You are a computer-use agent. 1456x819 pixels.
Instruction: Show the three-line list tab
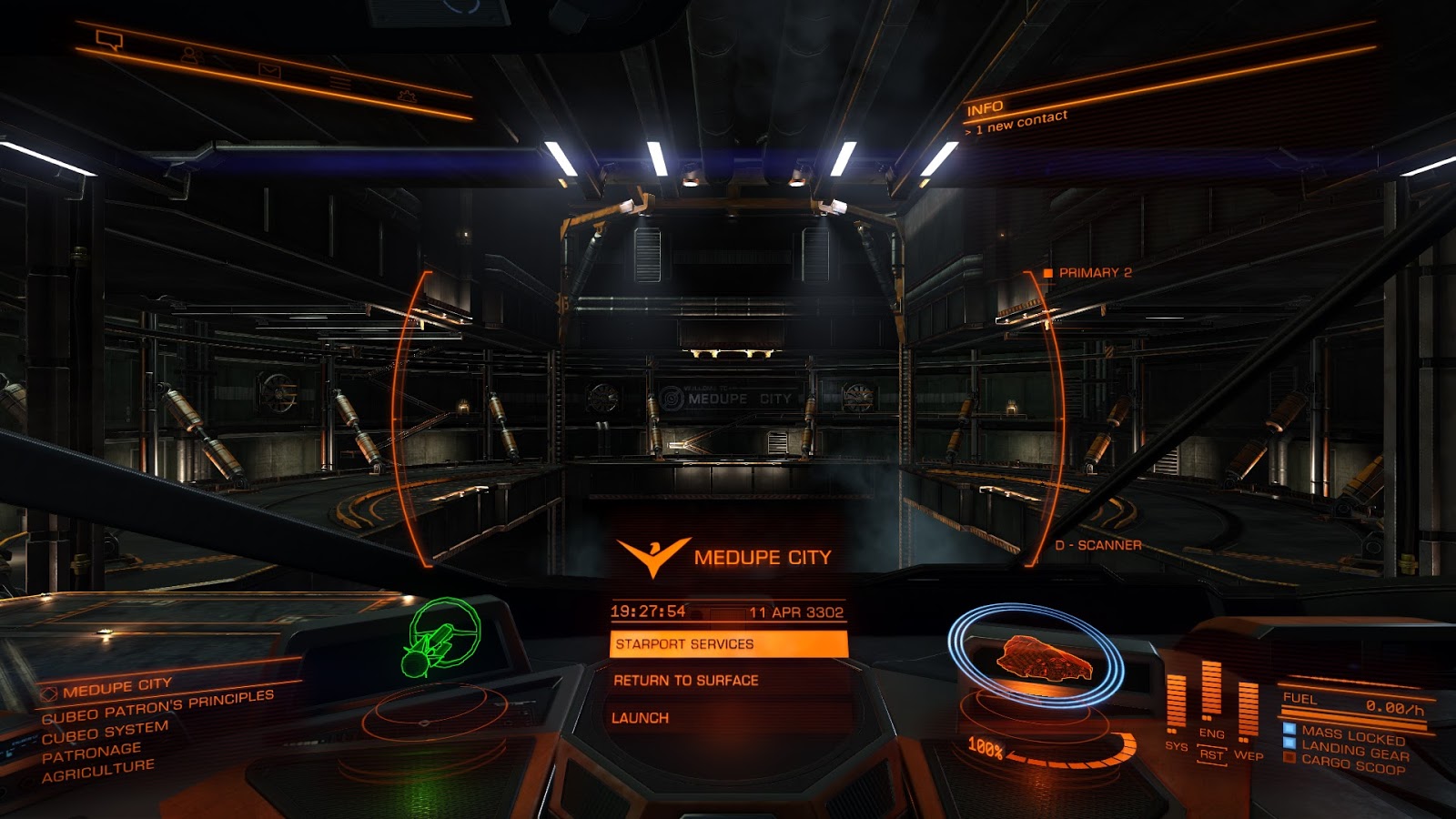(339, 83)
